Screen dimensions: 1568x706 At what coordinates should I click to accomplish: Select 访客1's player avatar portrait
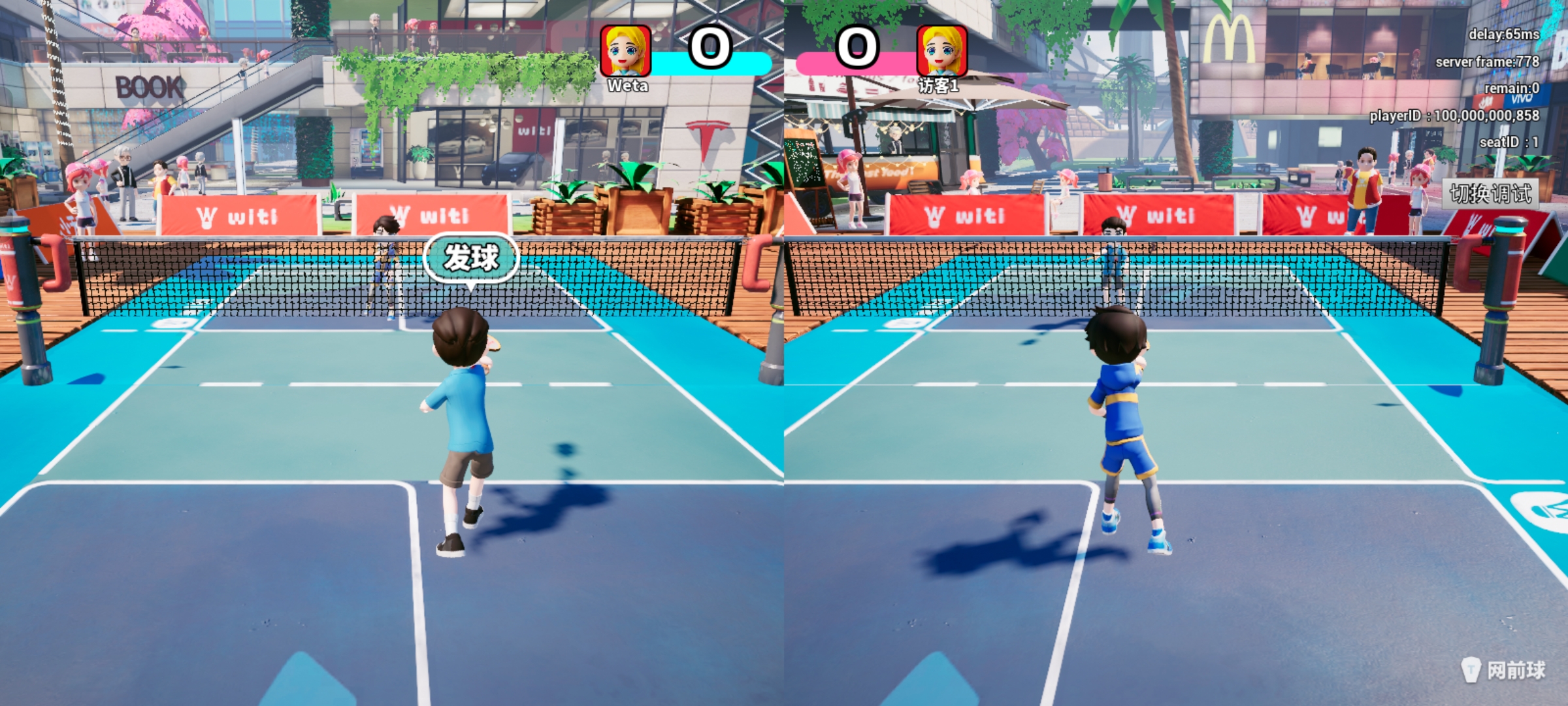pos(941,50)
